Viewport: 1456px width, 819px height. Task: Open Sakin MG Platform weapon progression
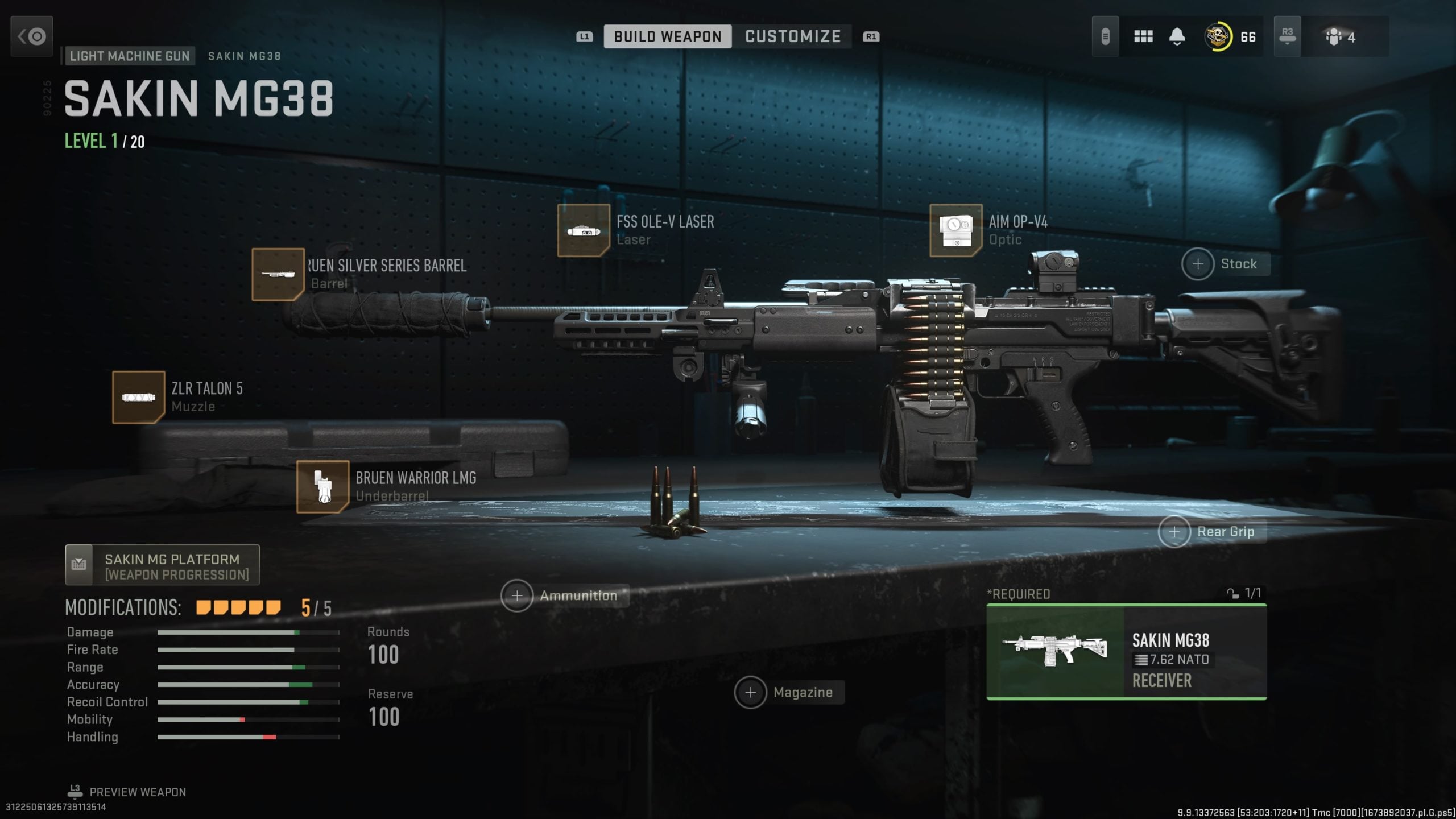tap(162, 564)
